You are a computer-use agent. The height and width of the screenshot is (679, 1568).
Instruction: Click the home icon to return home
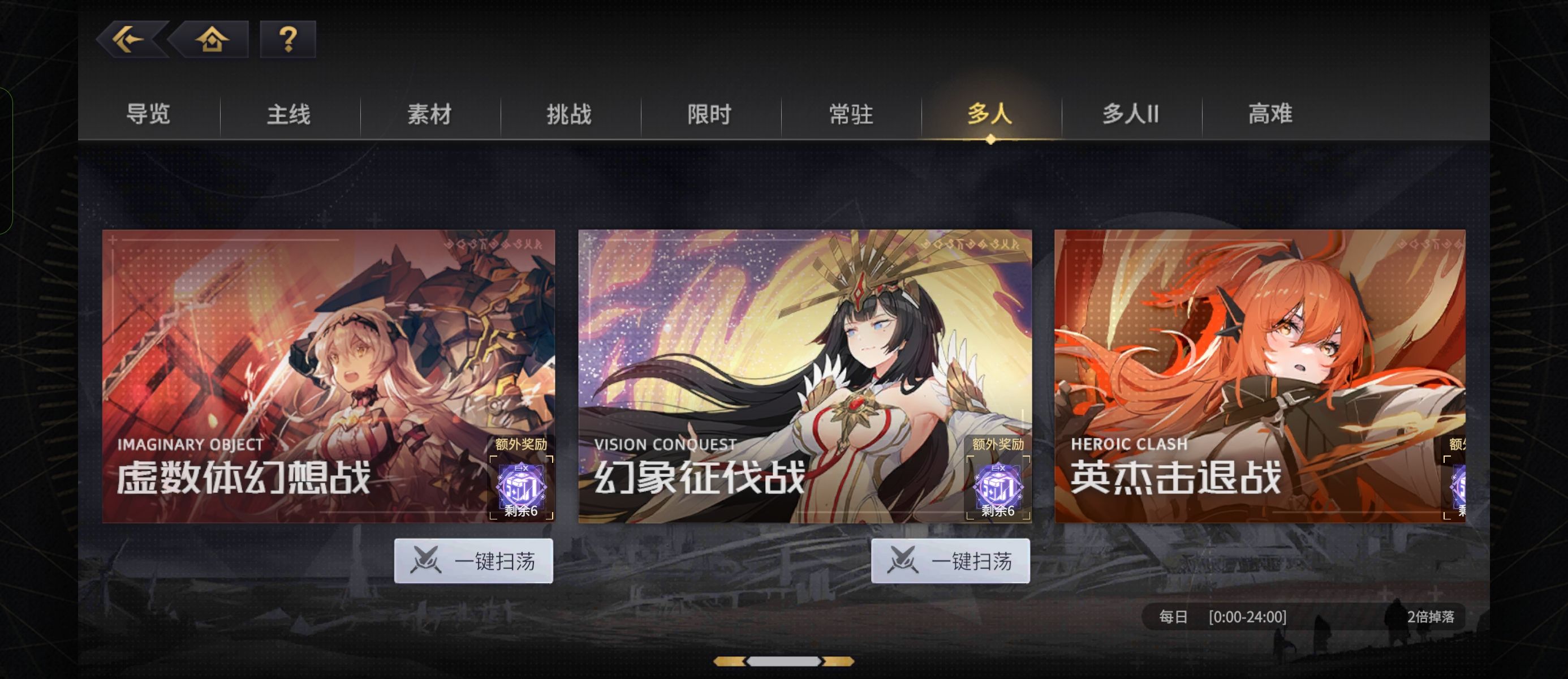[210, 39]
